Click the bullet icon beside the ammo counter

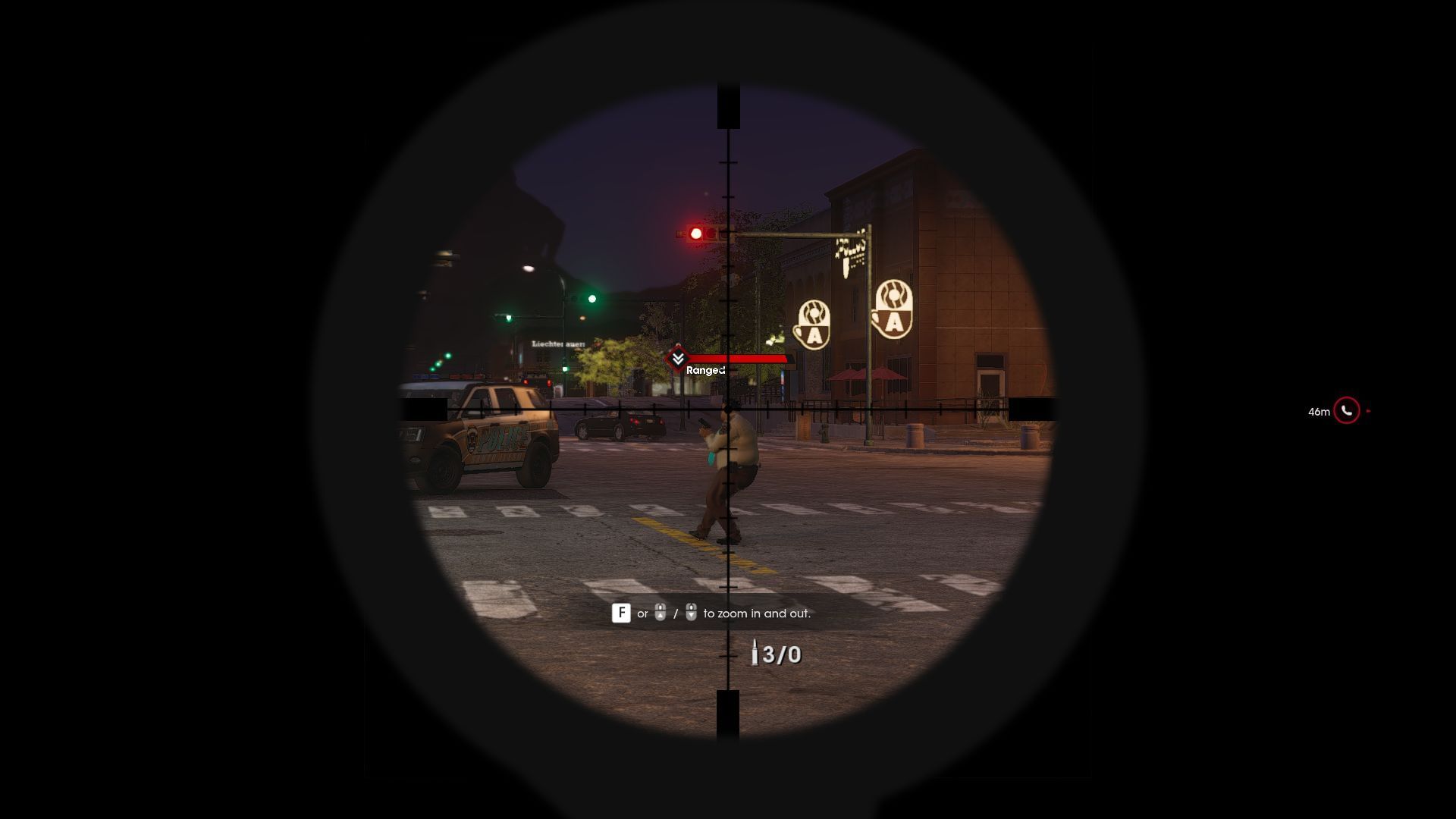coord(757,652)
